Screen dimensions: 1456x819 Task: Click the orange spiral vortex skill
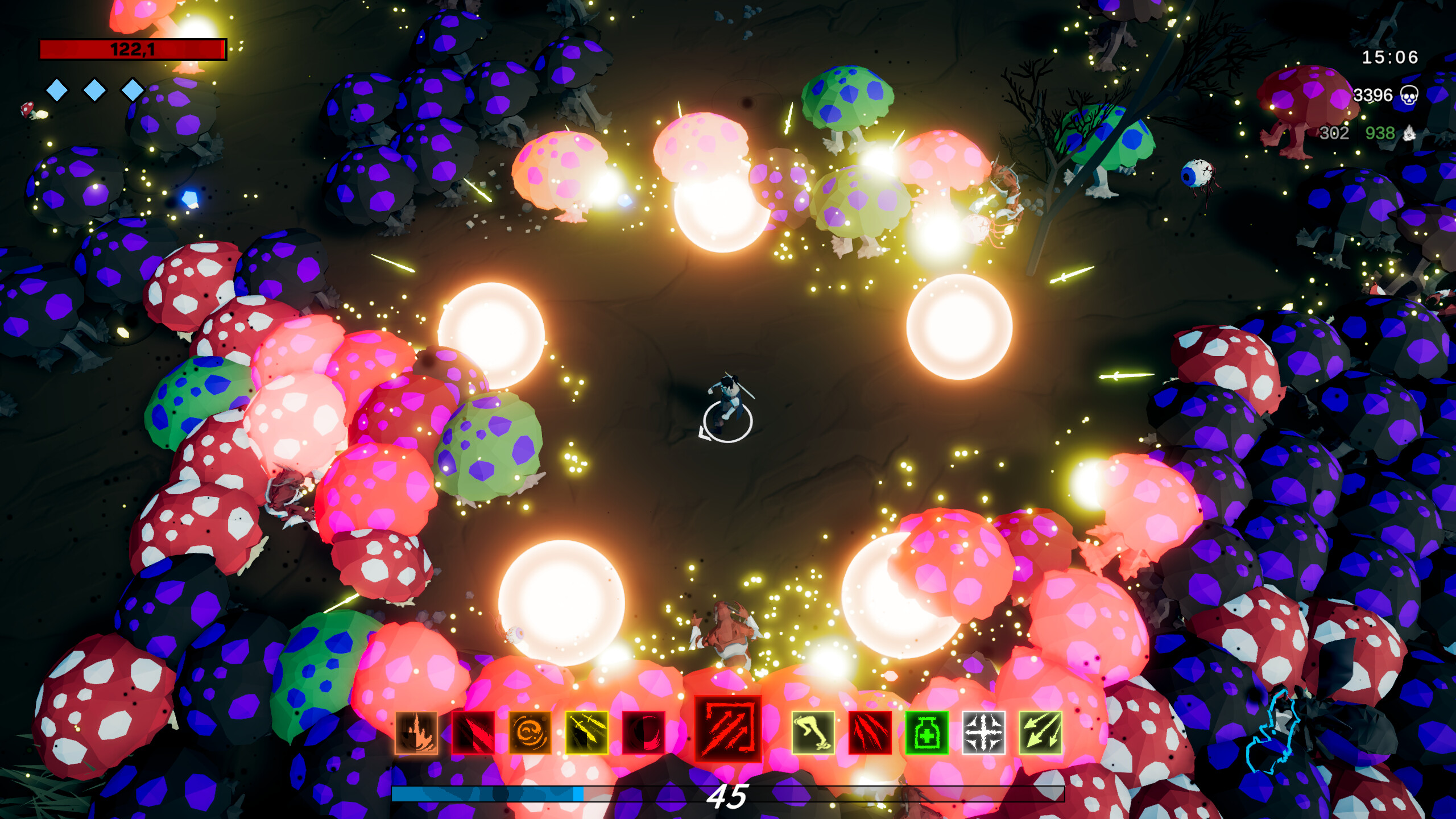click(x=528, y=734)
